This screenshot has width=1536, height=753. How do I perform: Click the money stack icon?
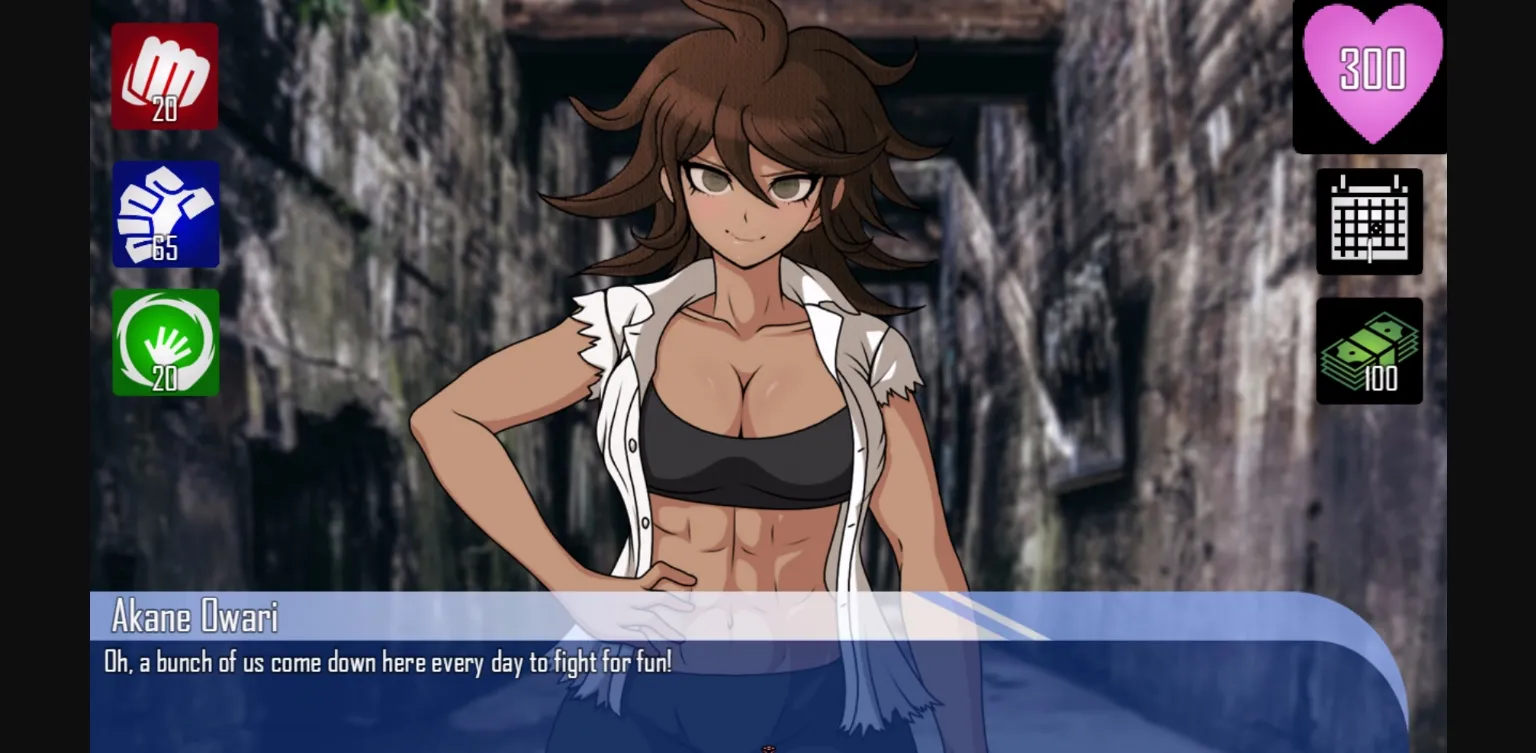pos(1370,348)
